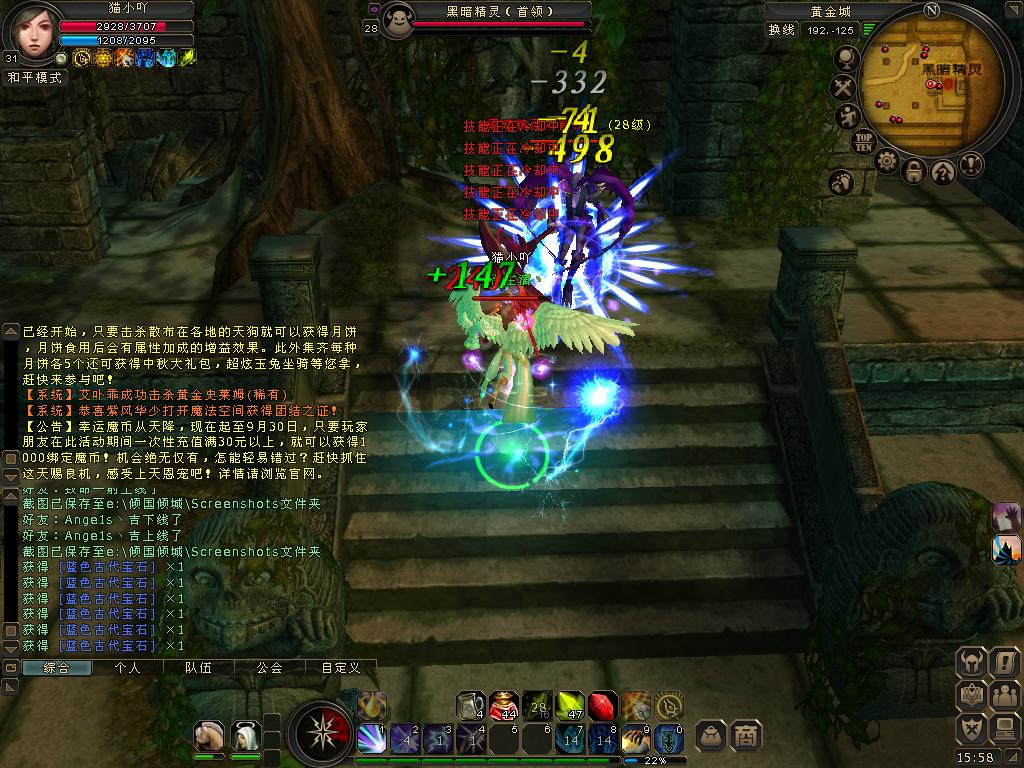Image resolution: width=1024 pixels, height=768 pixels.
Task: Open the backpack inventory button
Action: [x=711, y=735]
